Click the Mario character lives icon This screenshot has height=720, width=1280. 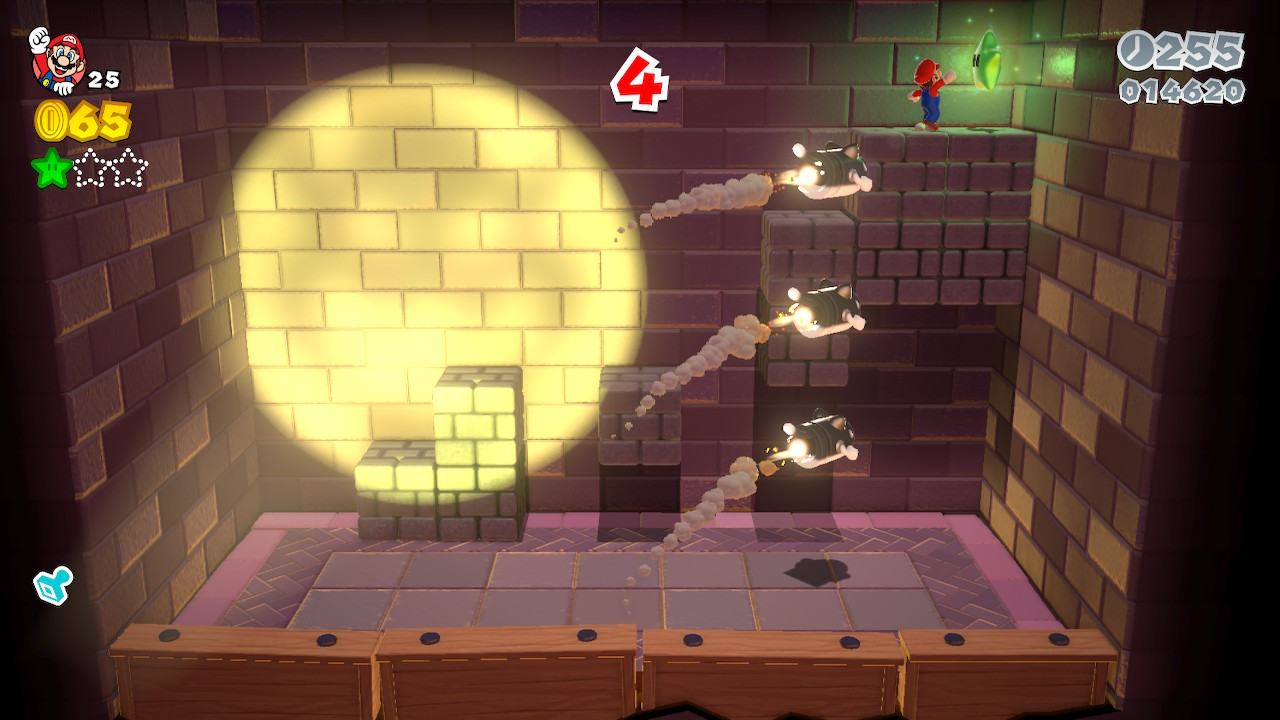point(58,60)
